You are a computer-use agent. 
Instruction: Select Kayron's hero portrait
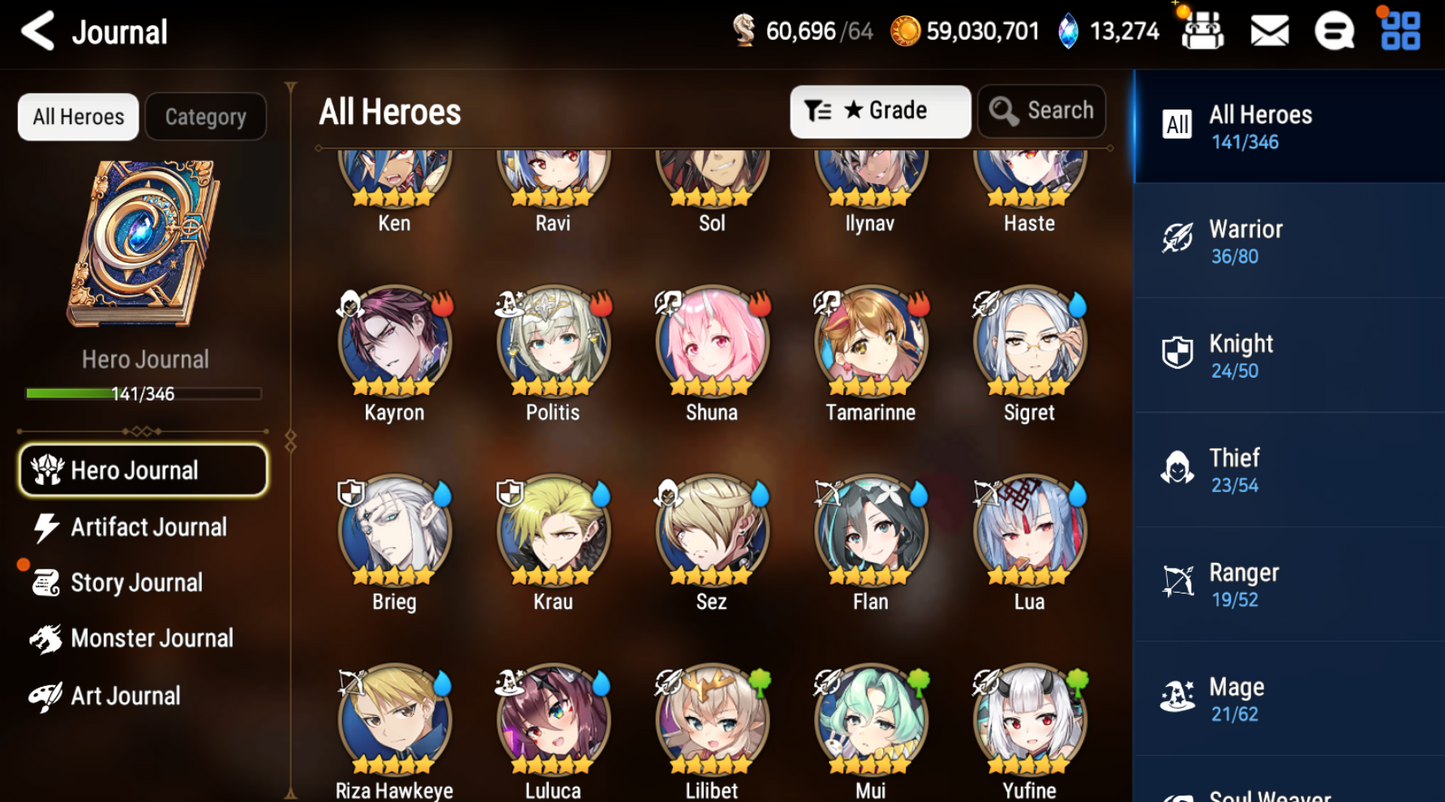(x=394, y=342)
